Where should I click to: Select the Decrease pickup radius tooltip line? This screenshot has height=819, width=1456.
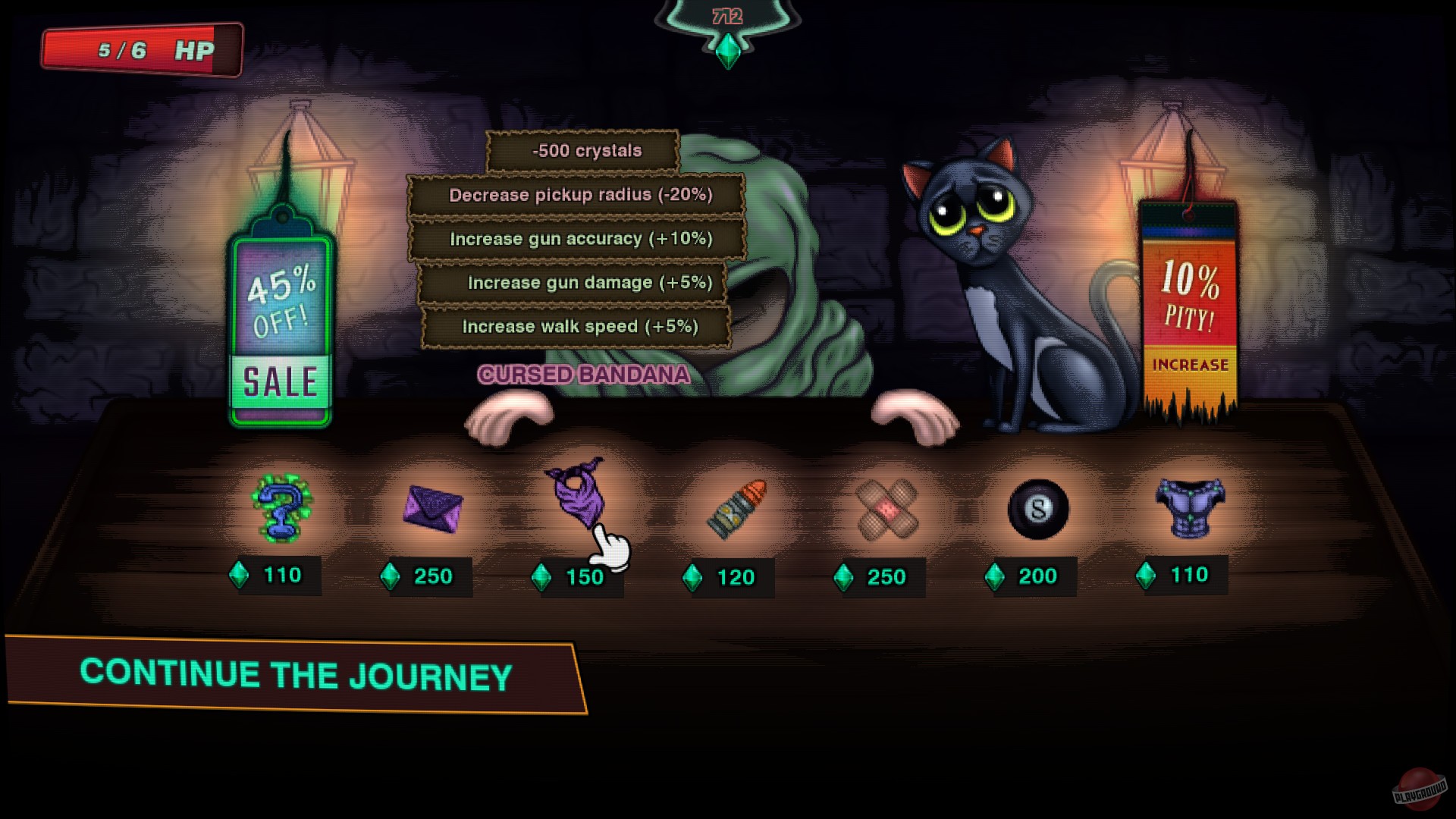click(x=581, y=194)
